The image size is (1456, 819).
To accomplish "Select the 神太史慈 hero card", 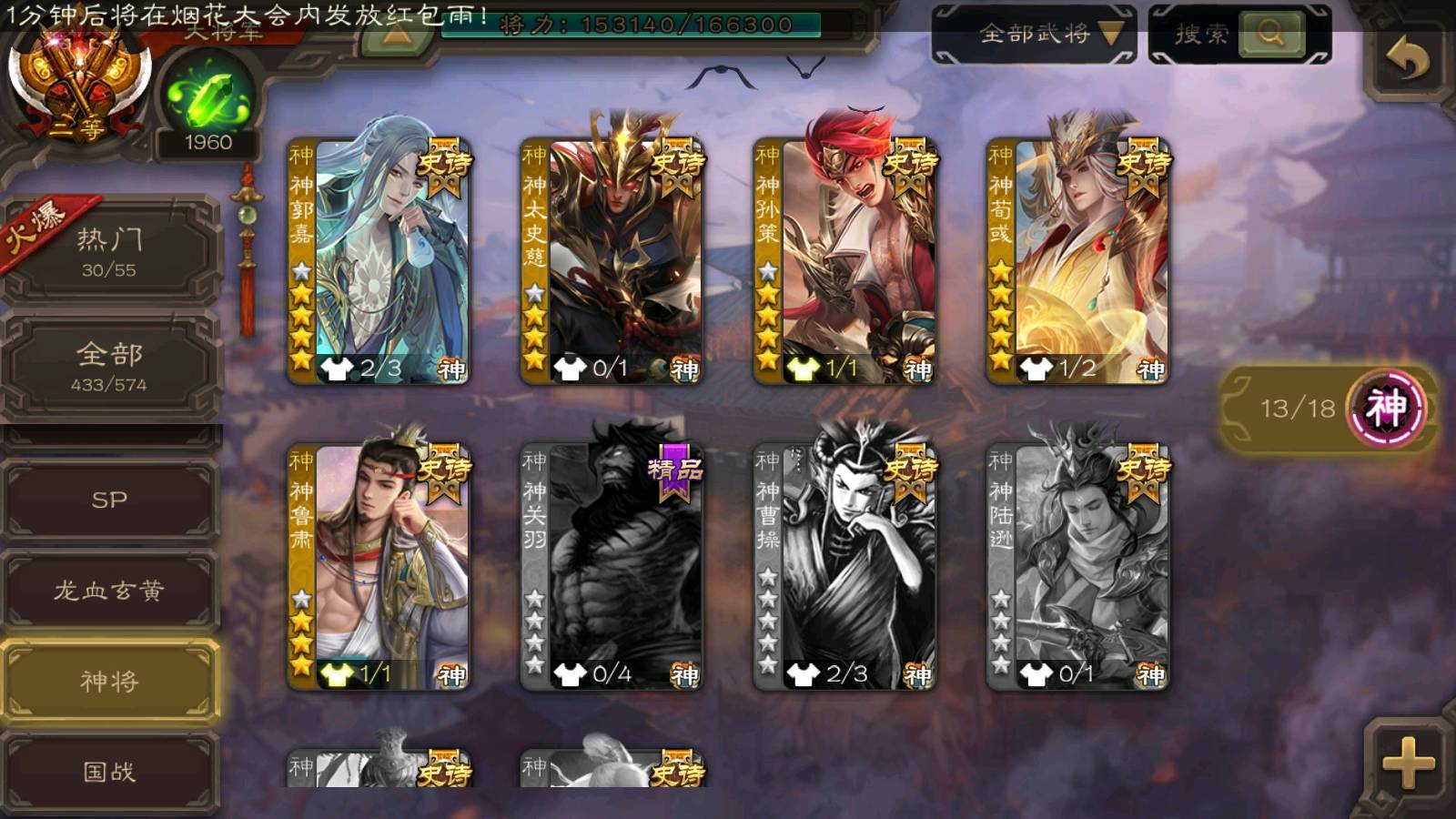I will [612, 261].
